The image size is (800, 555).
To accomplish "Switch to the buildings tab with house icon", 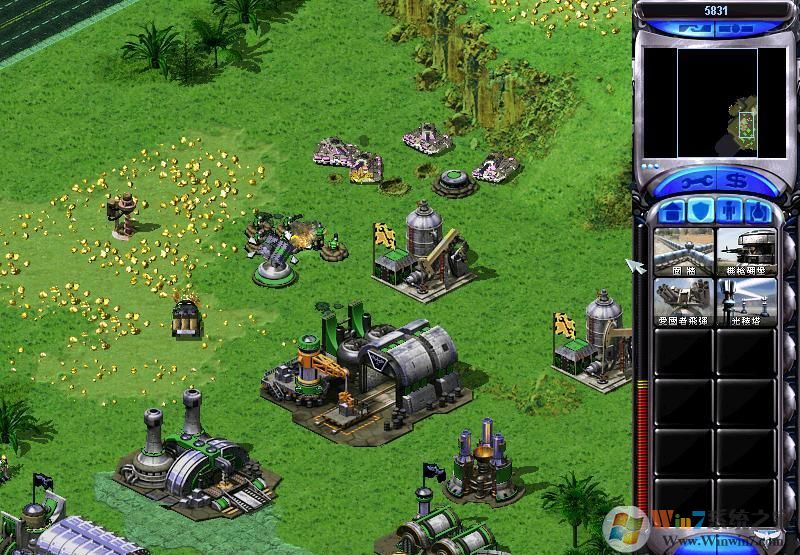I will [672, 212].
